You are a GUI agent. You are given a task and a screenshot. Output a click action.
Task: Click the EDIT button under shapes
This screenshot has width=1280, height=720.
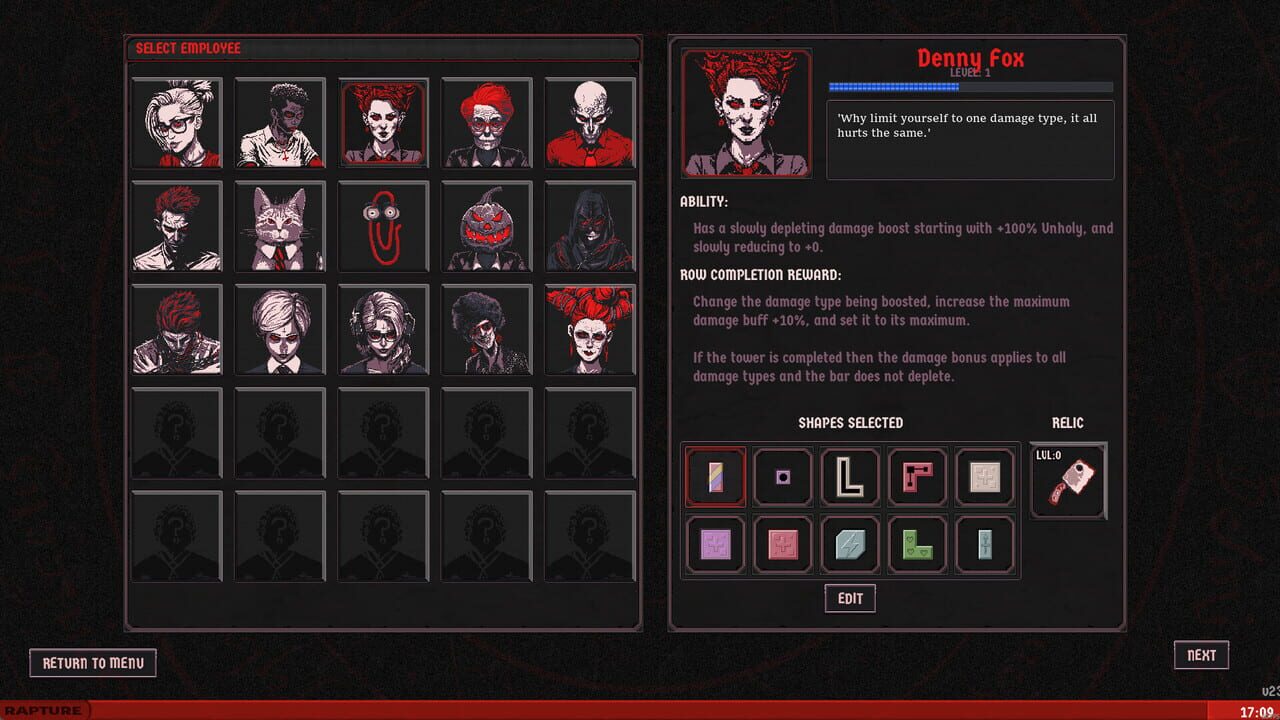click(x=849, y=598)
